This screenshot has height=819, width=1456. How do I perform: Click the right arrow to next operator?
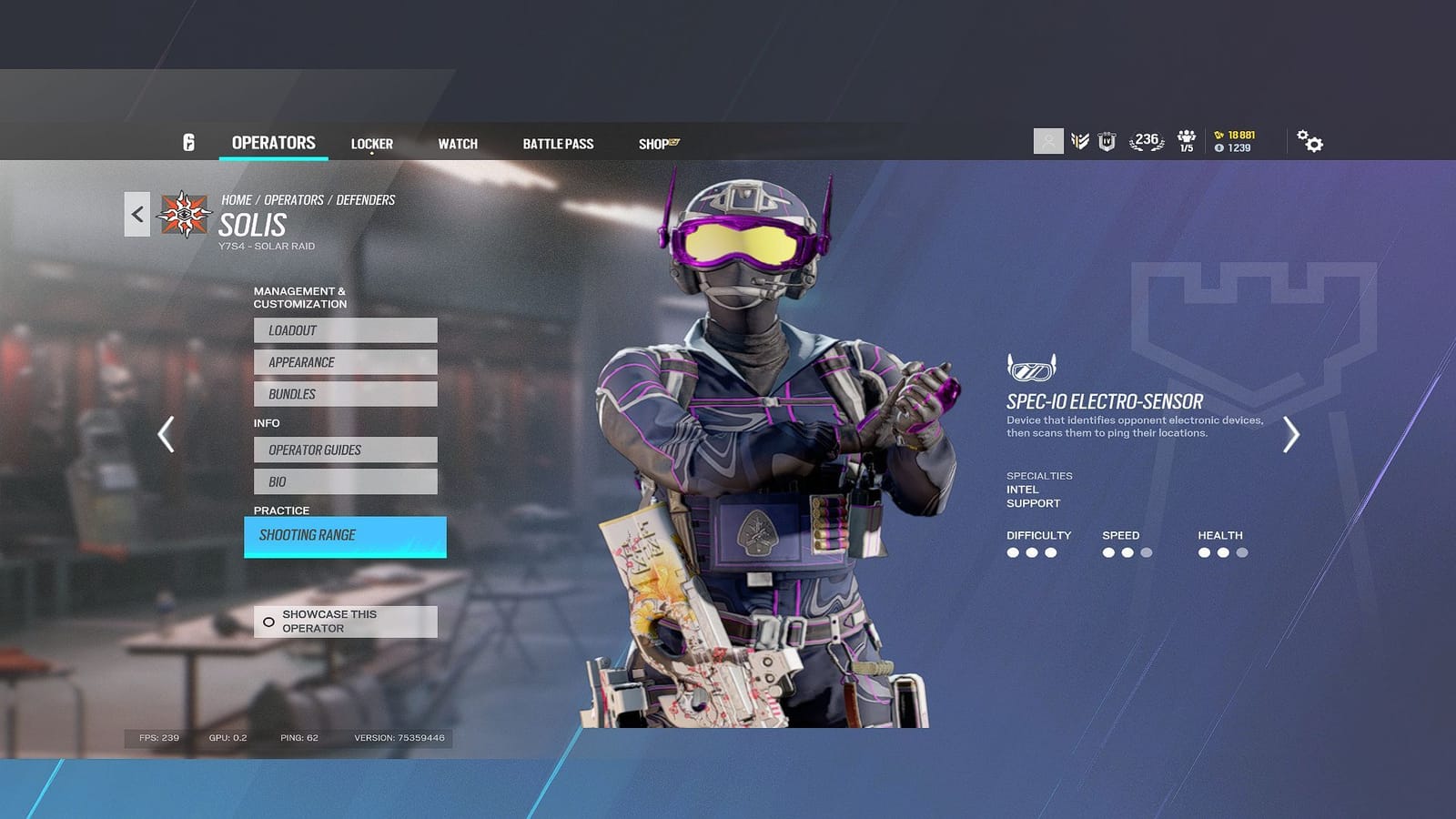coord(1291,434)
